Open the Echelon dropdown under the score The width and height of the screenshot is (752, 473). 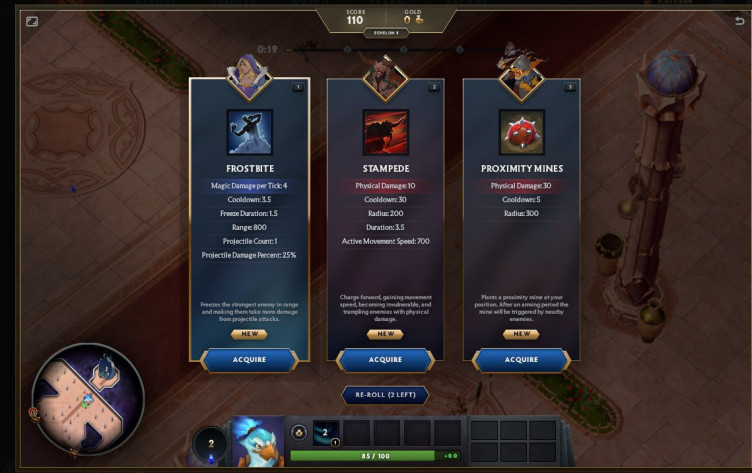(x=385, y=33)
